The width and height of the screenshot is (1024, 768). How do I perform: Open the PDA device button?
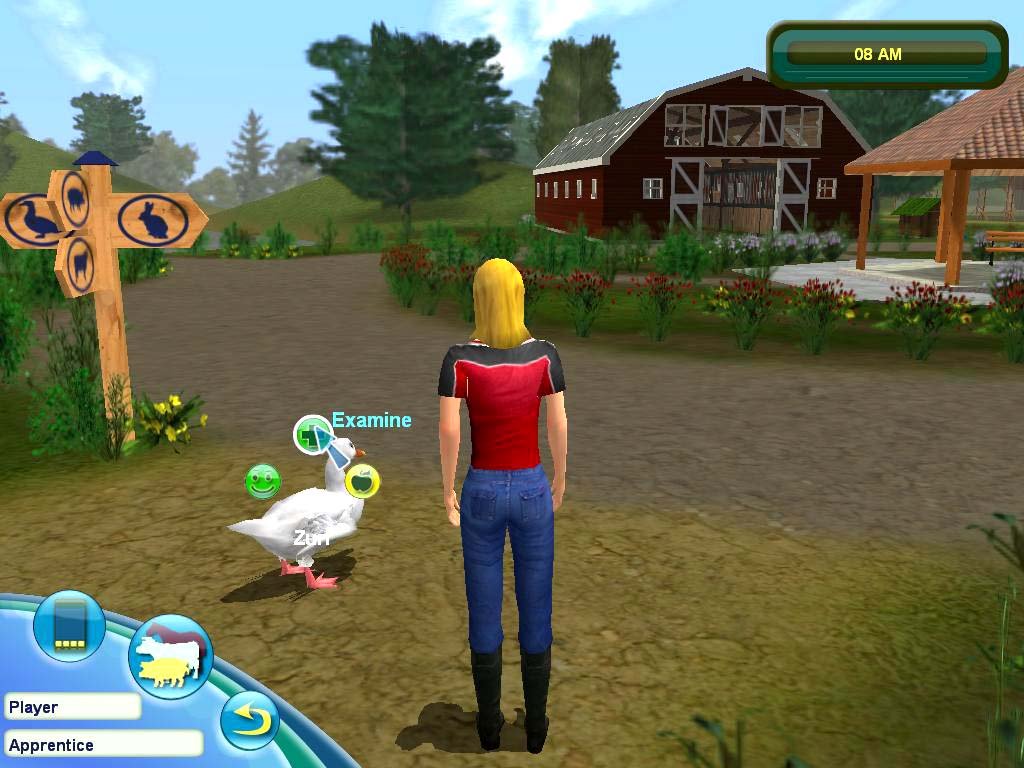69,626
